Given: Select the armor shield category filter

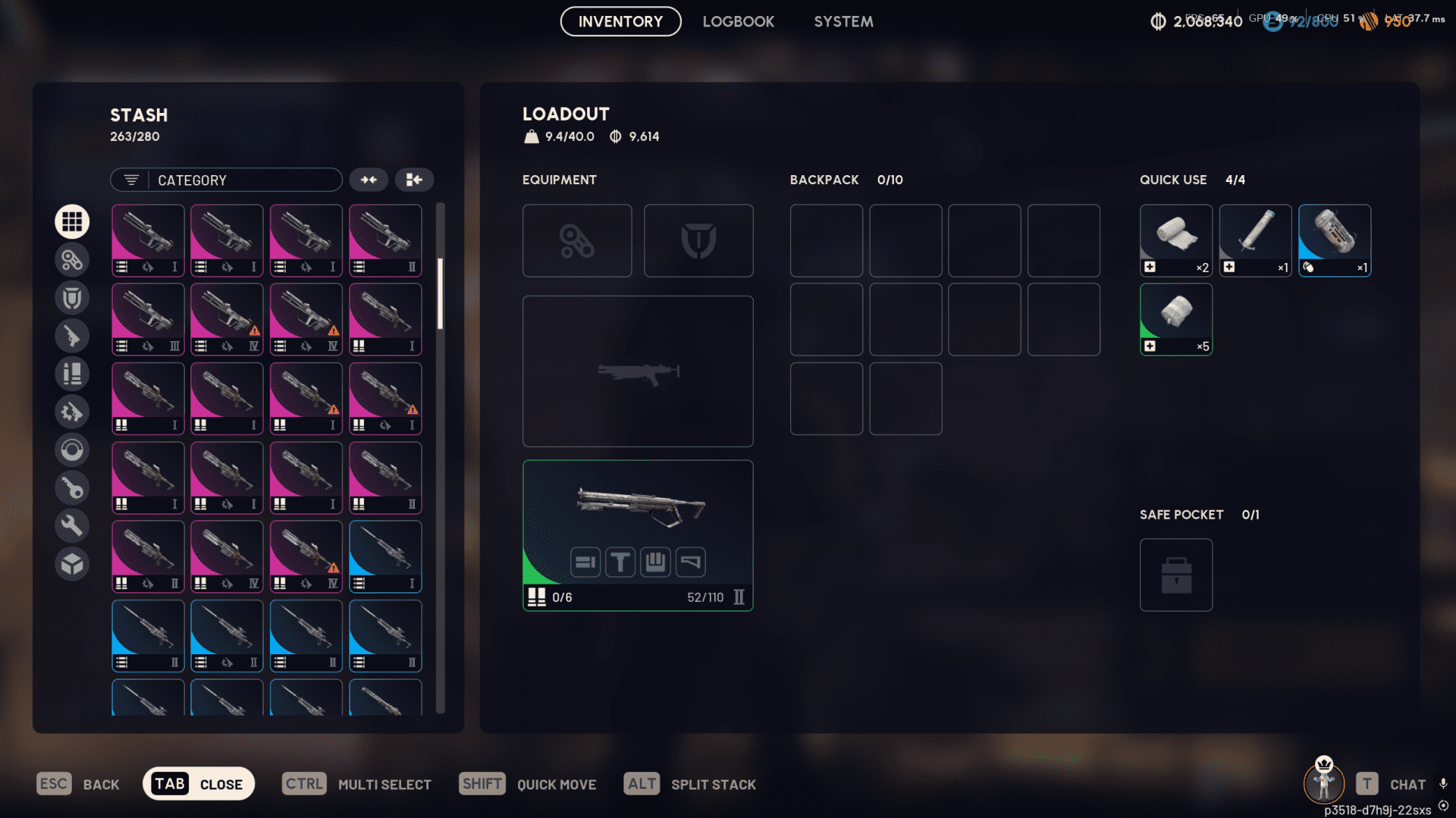Looking at the screenshot, I should coord(72,297).
